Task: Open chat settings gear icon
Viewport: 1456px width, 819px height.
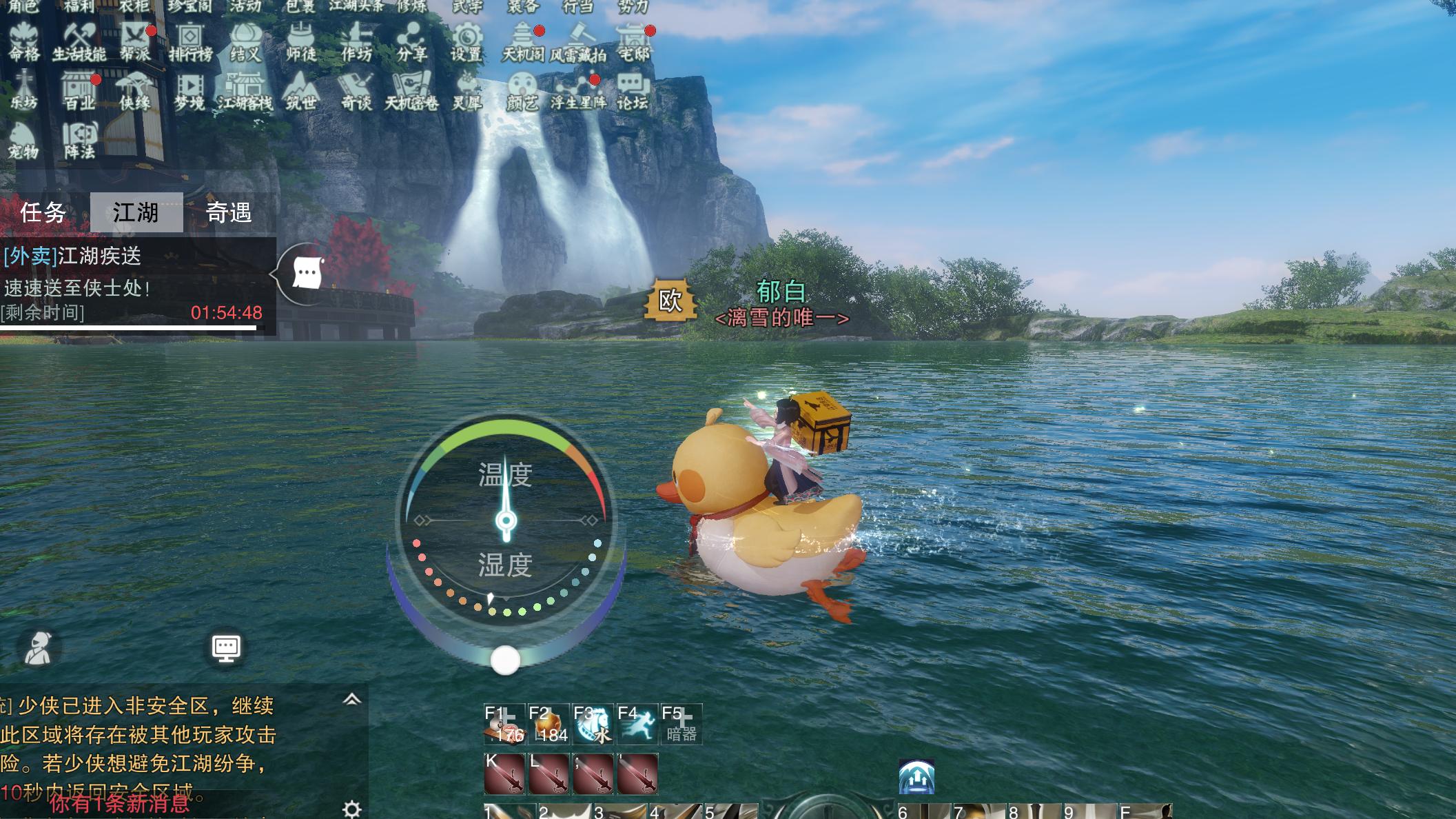Action: 351,808
